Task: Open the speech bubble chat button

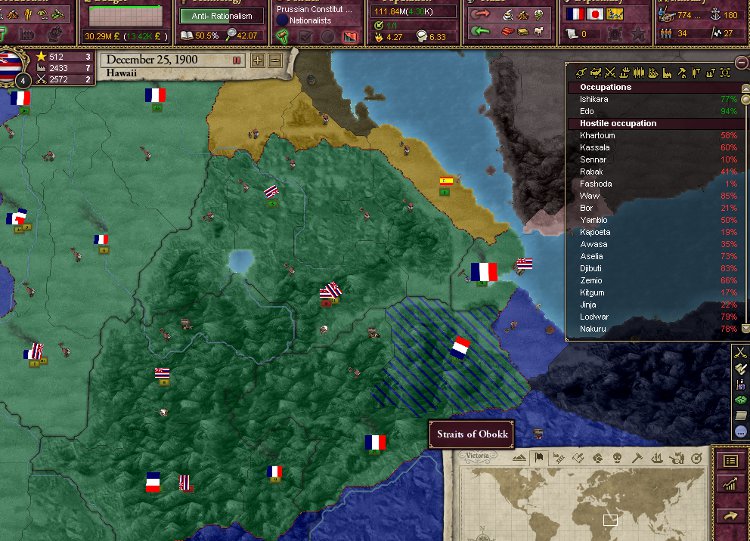Action: coord(740,432)
